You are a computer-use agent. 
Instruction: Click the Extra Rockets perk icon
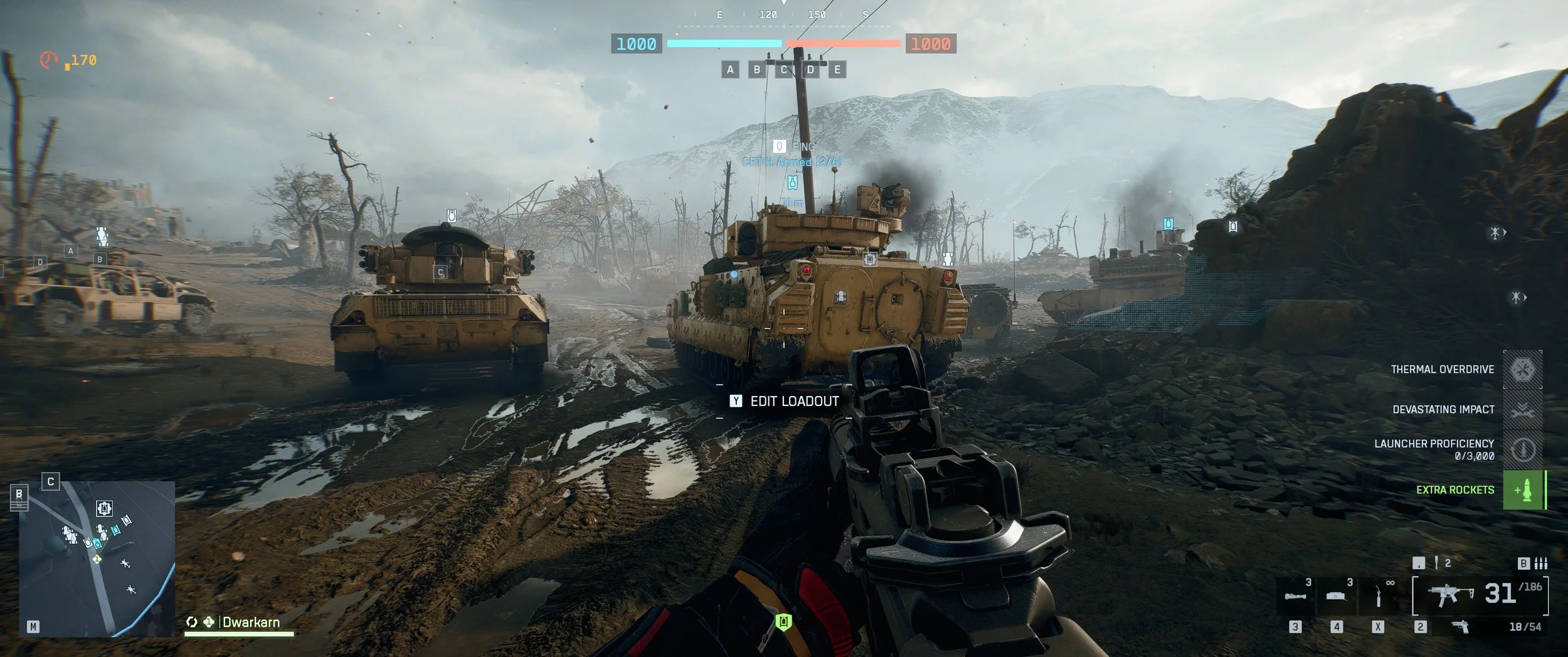click(x=1523, y=490)
